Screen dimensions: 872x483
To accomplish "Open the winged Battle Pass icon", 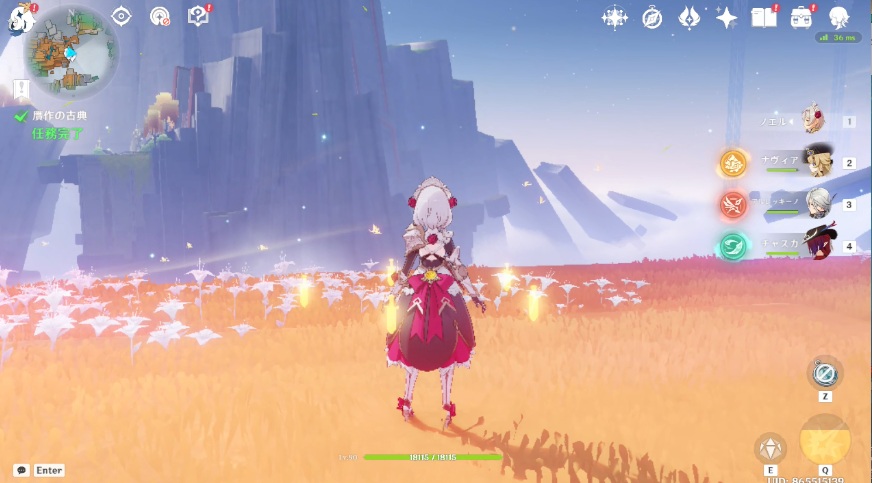I will (x=690, y=17).
